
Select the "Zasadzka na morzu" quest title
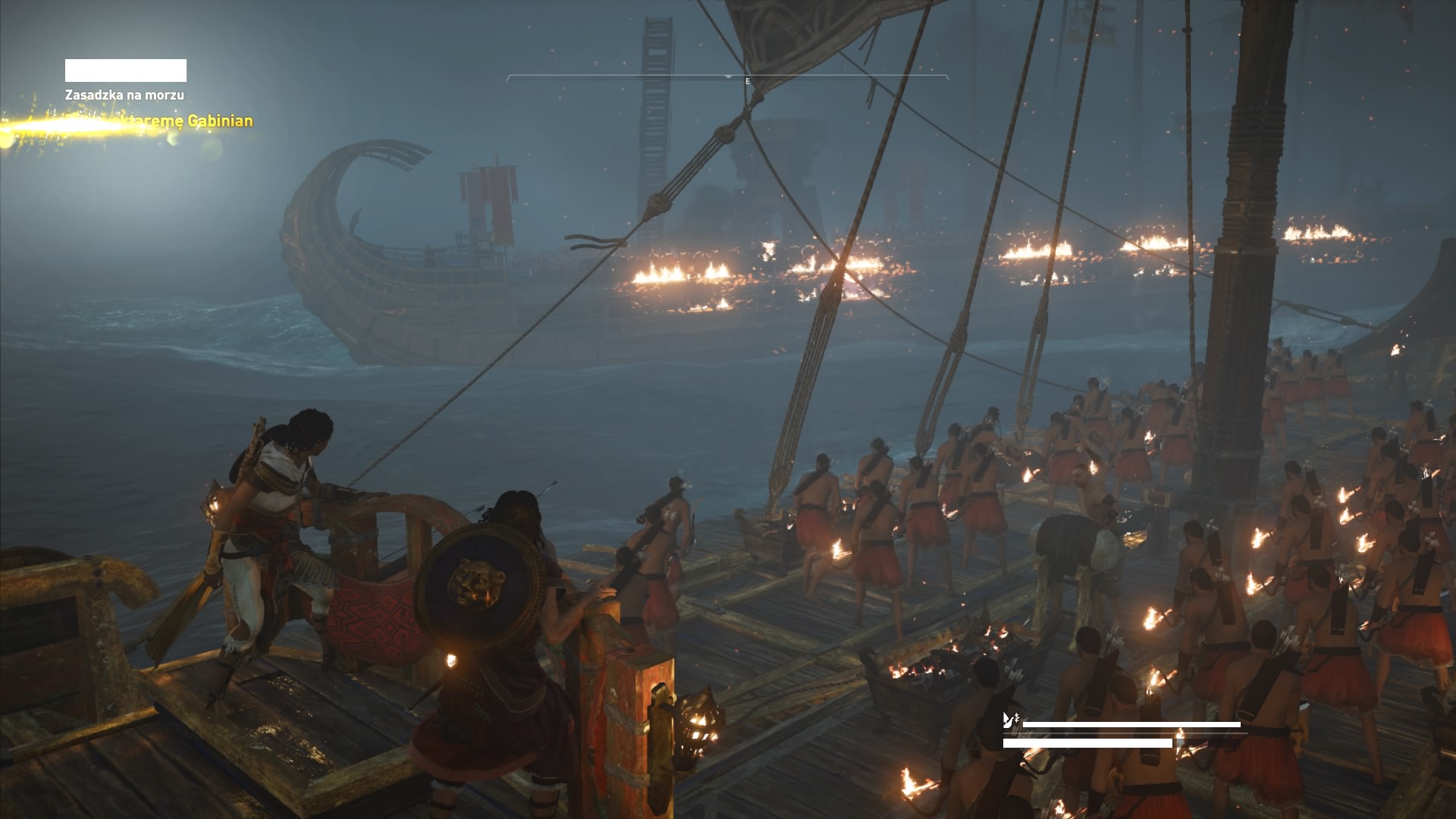pos(124,96)
